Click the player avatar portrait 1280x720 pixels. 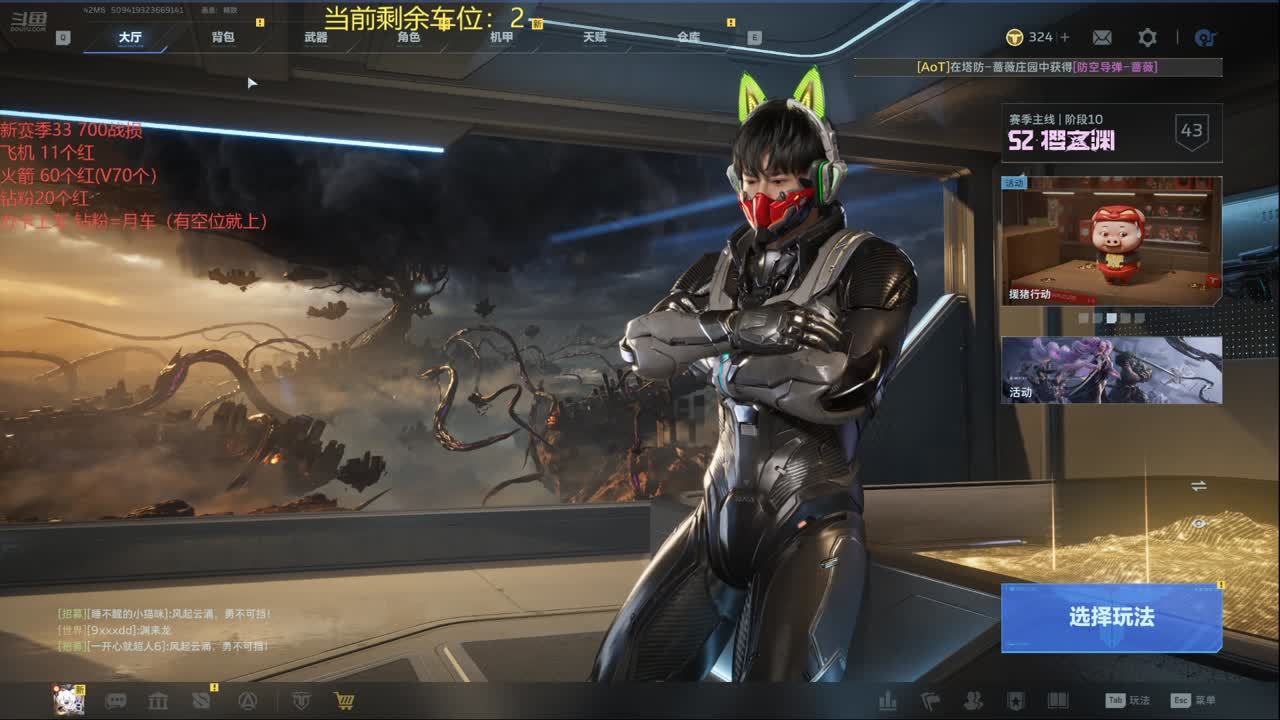68,700
